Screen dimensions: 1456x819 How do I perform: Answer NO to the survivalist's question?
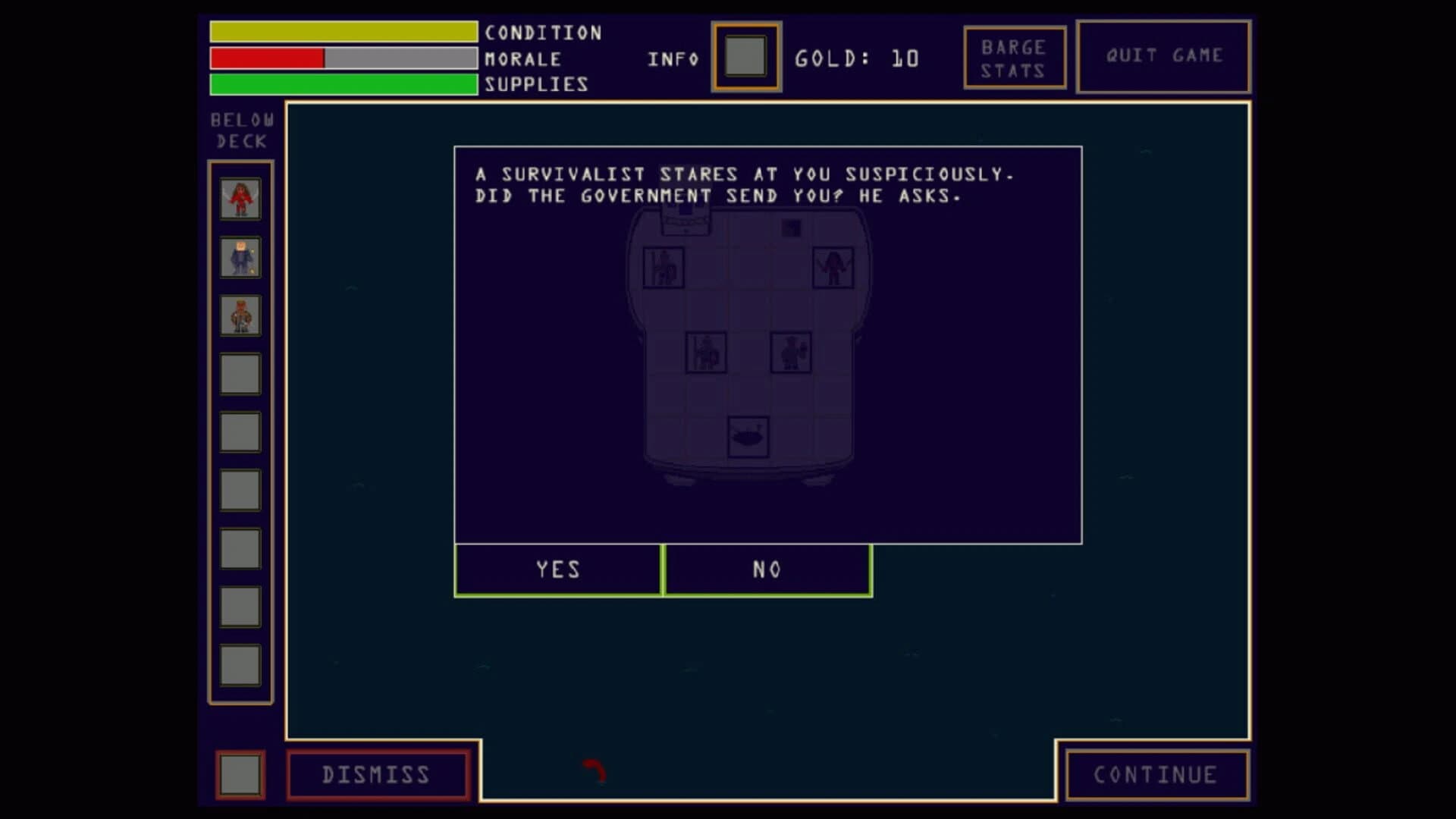[x=767, y=570]
